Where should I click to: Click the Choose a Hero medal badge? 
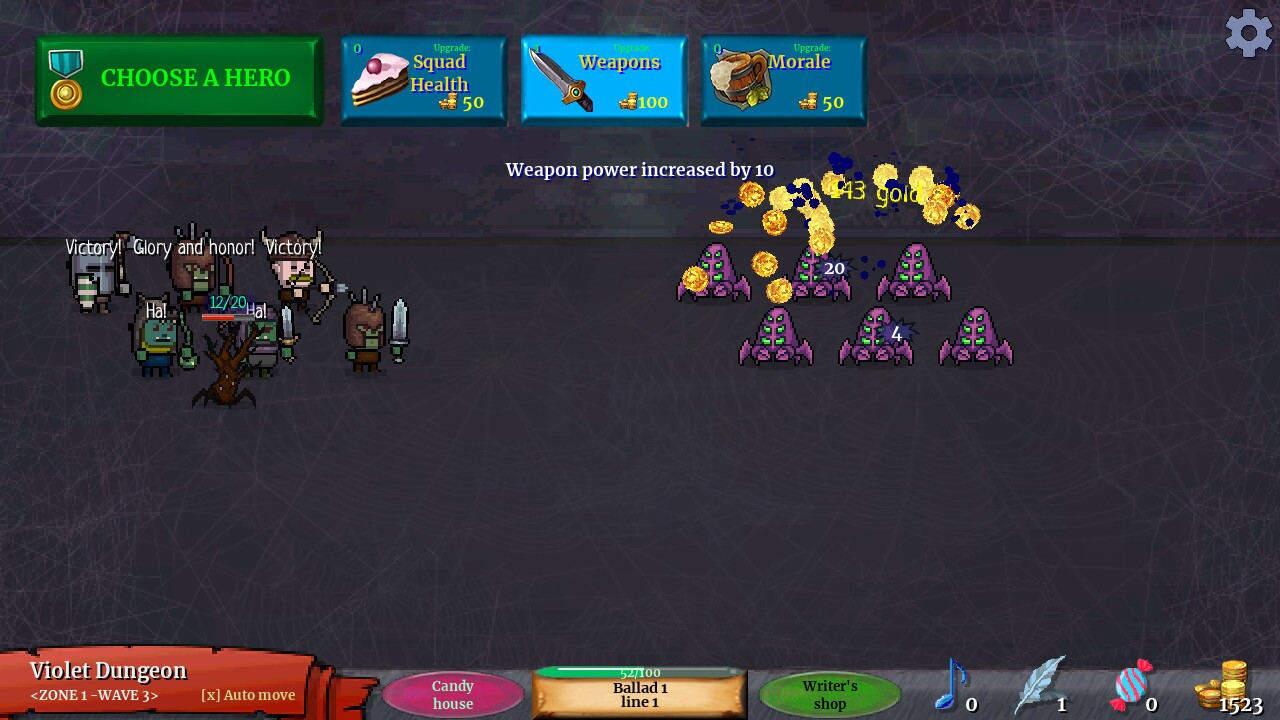pyautogui.click(x=65, y=77)
